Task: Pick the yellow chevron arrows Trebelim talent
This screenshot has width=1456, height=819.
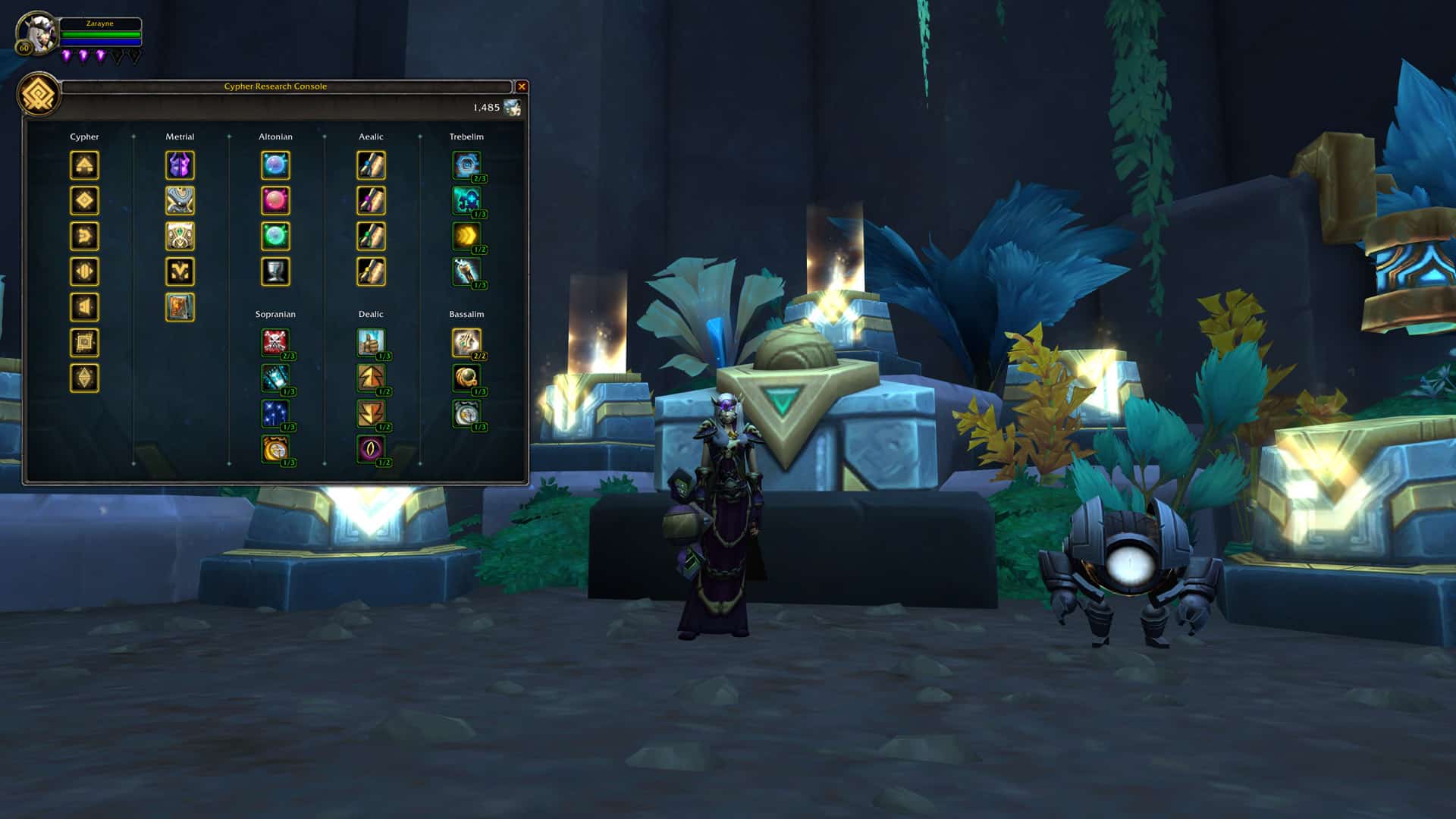Action: coord(466,236)
